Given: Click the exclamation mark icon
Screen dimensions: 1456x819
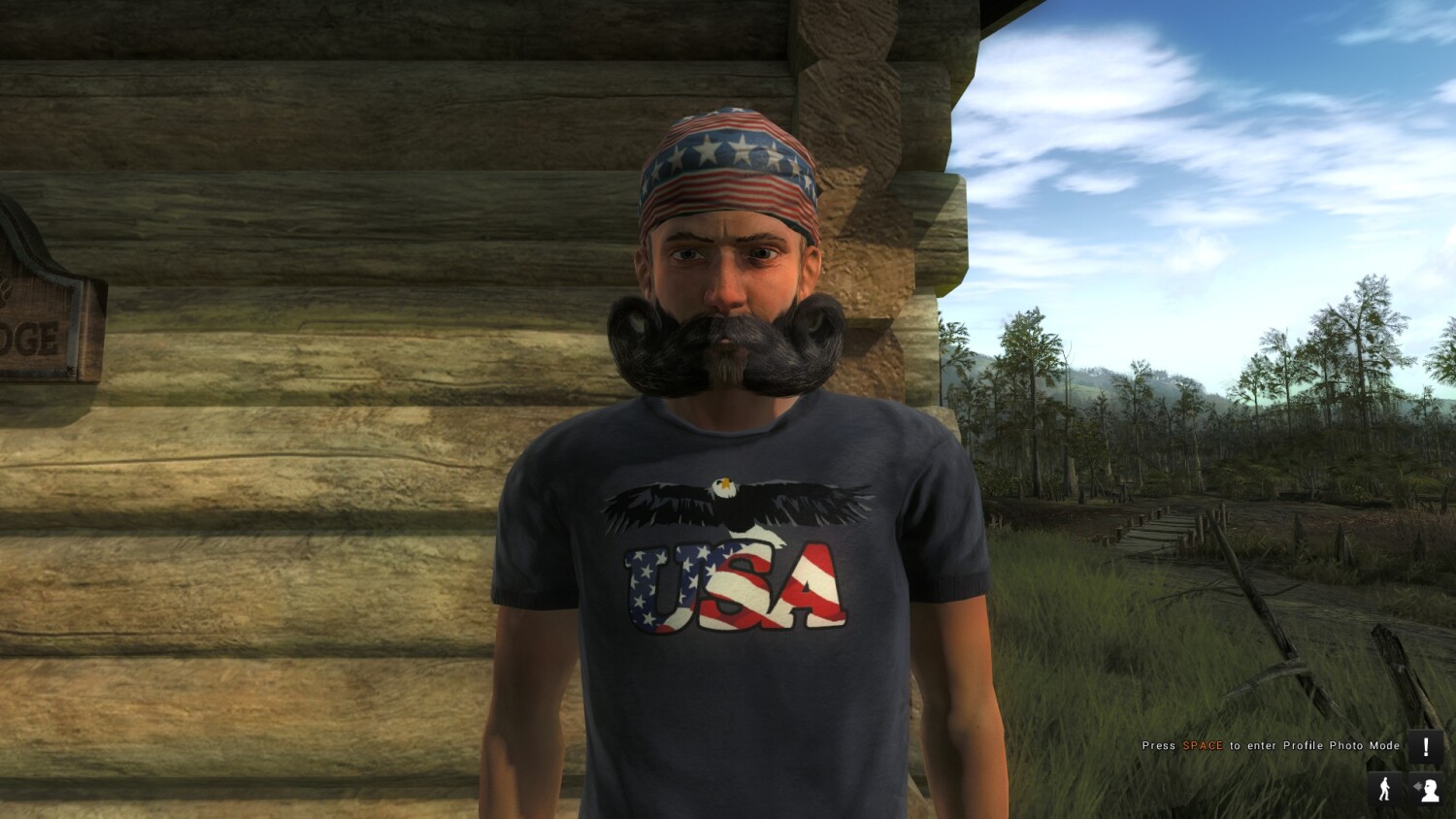Looking at the screenshot, I should click(x=1425, y=747).
